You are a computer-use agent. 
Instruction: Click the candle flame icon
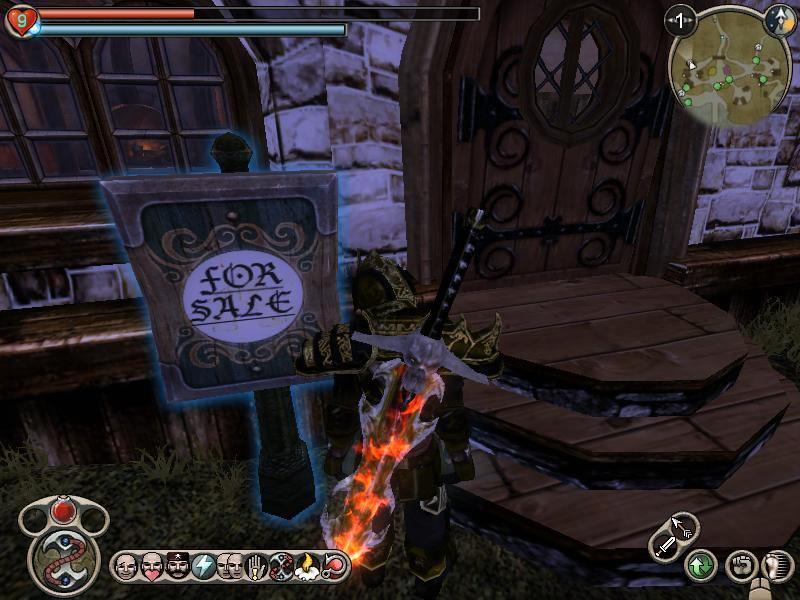308,566
